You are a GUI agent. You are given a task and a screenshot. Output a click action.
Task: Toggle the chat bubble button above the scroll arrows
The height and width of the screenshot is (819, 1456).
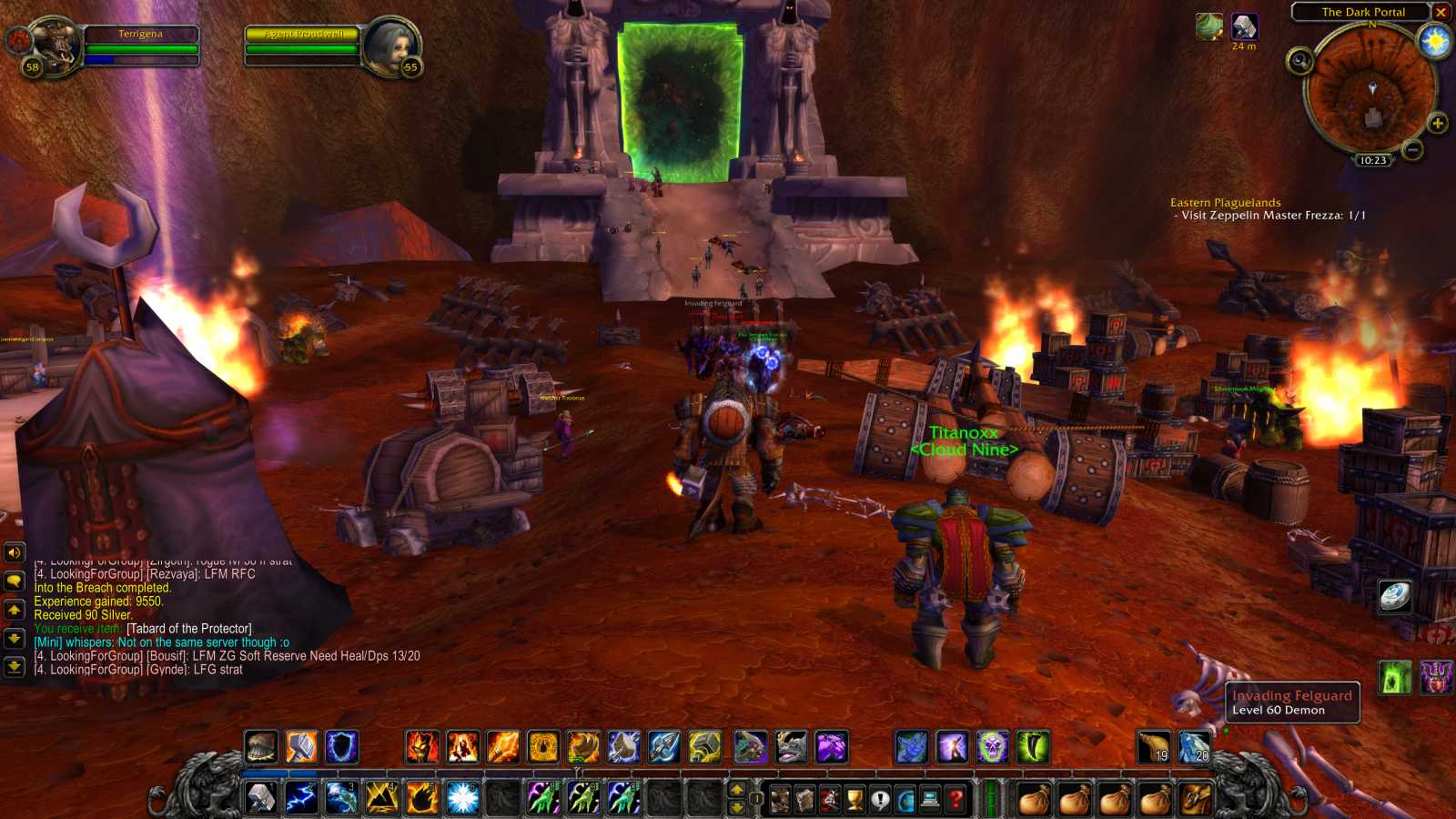[13, 579]
